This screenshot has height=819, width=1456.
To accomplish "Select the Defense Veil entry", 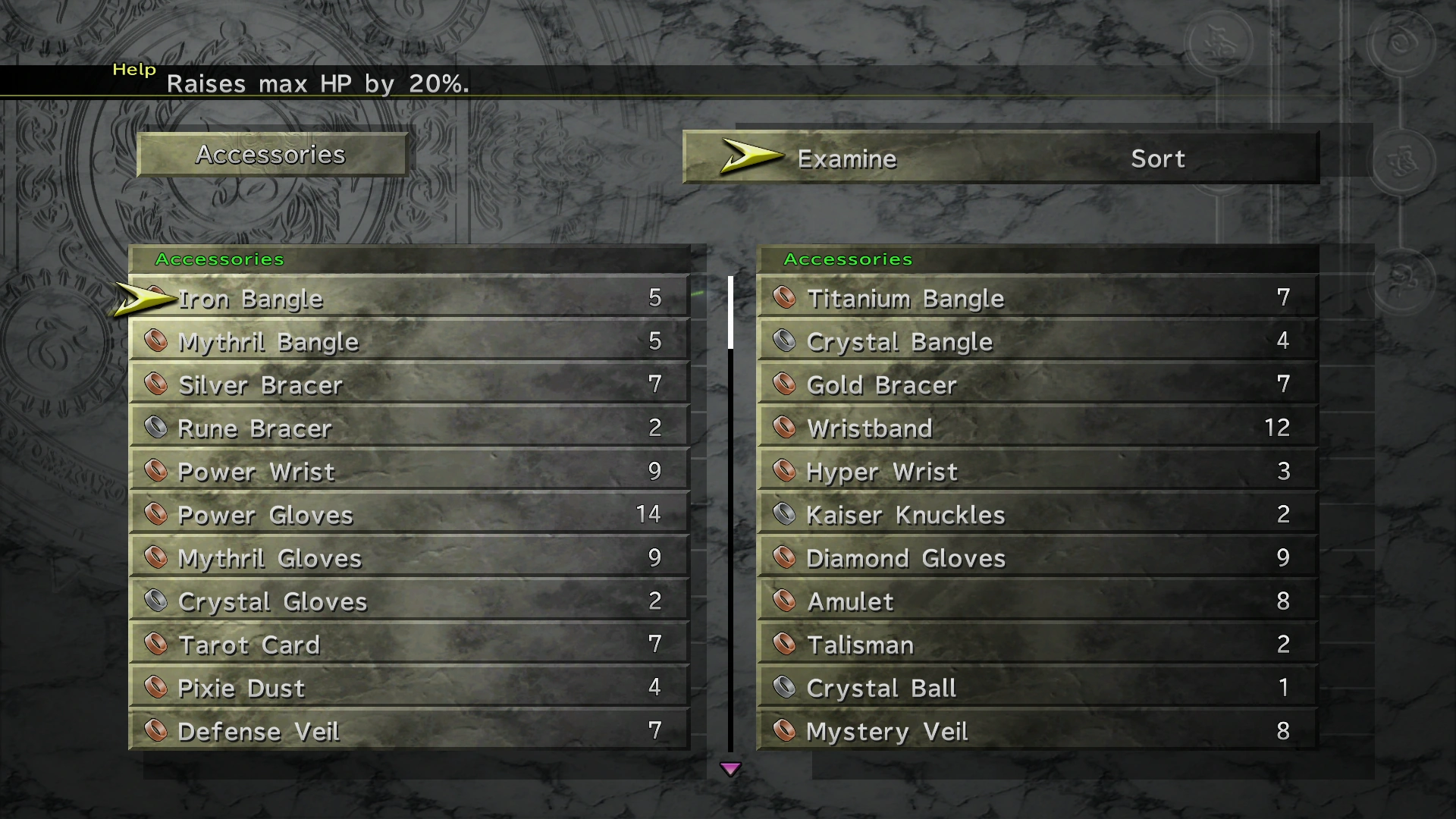I will pyautogui.click(x=409, y=730).
